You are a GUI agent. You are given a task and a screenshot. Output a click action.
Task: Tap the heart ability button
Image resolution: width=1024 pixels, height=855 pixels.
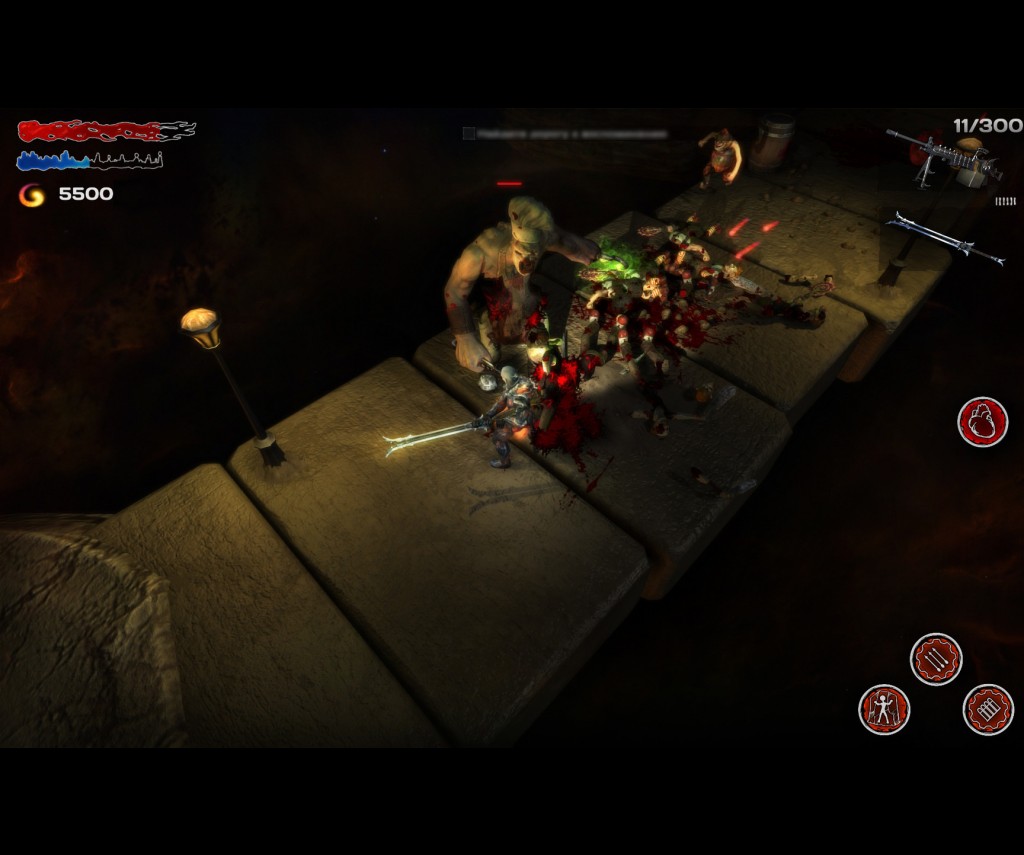[982, 422]
